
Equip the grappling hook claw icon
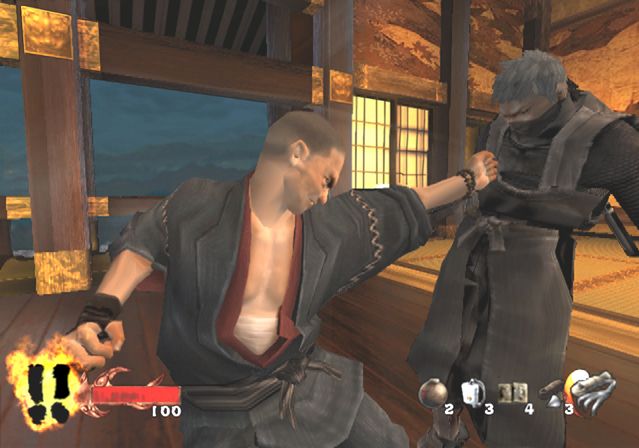598,393
